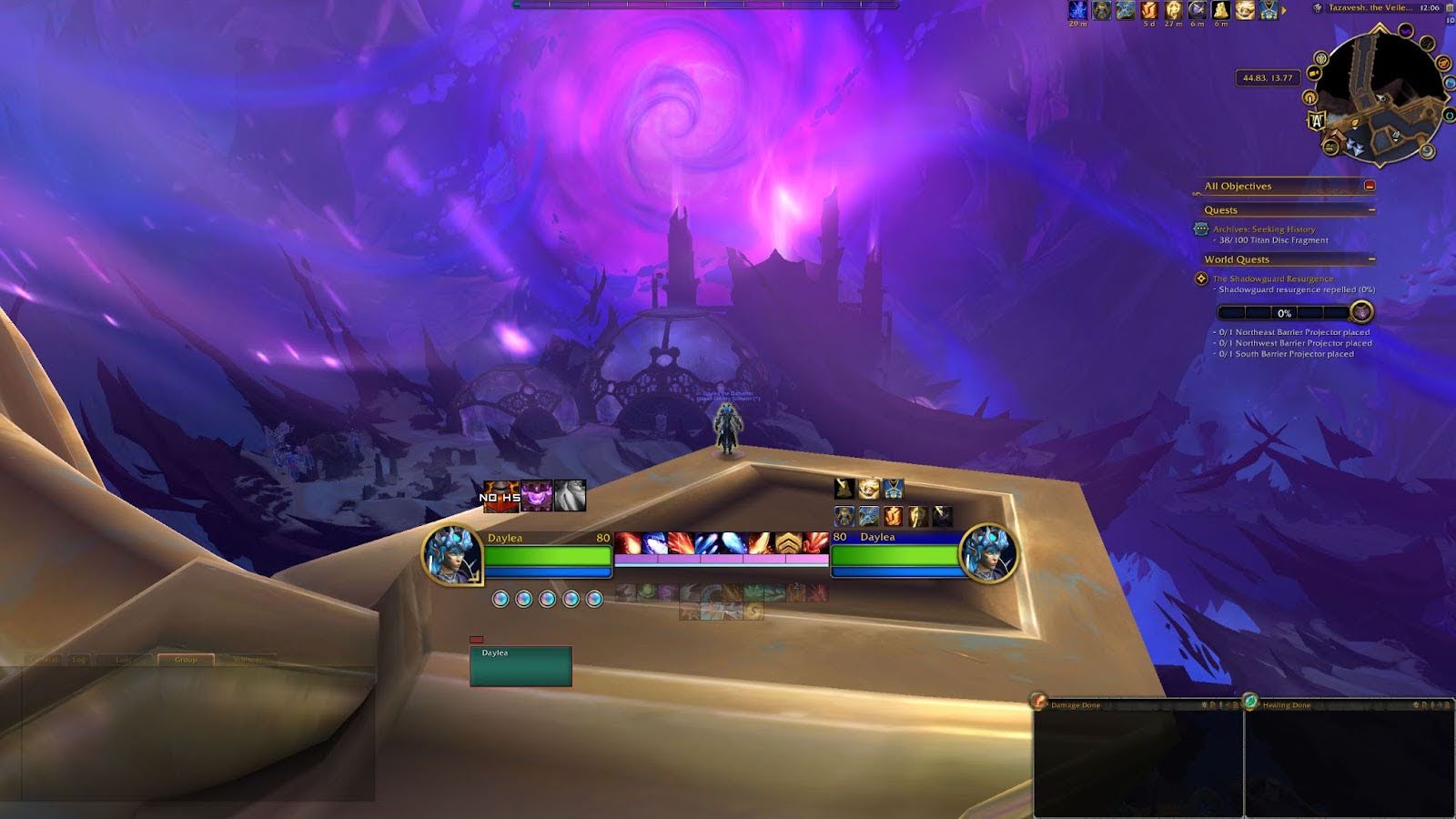Collapse the All Objectives tracker

coord(1370,186)
